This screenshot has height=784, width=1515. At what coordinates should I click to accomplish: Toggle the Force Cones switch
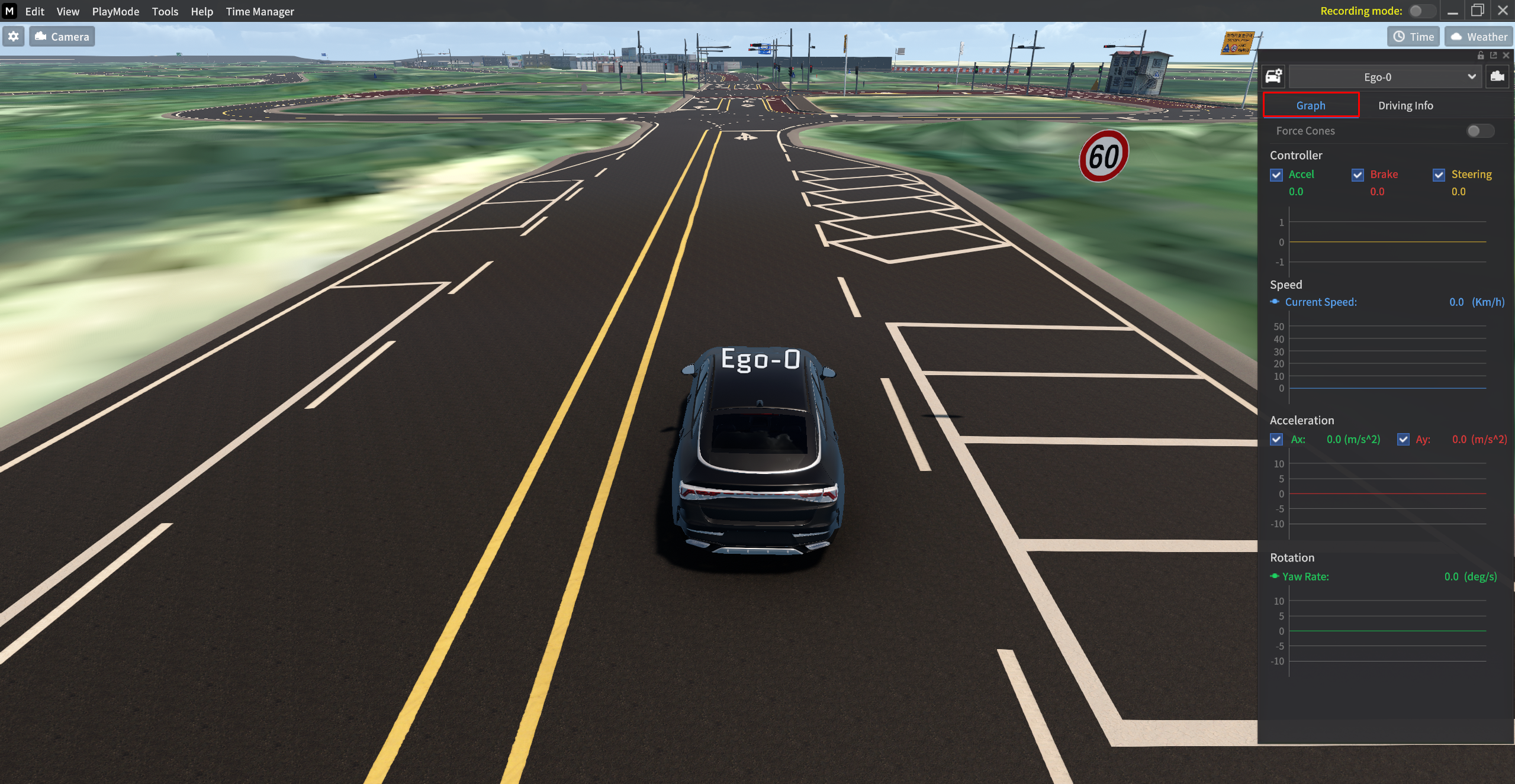point(1479,131)
